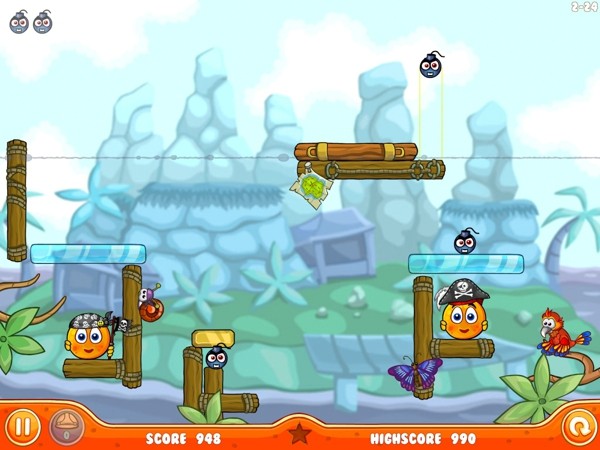Restart the level with the circular arrow
The image size is (600, 450).
(577, 428)
